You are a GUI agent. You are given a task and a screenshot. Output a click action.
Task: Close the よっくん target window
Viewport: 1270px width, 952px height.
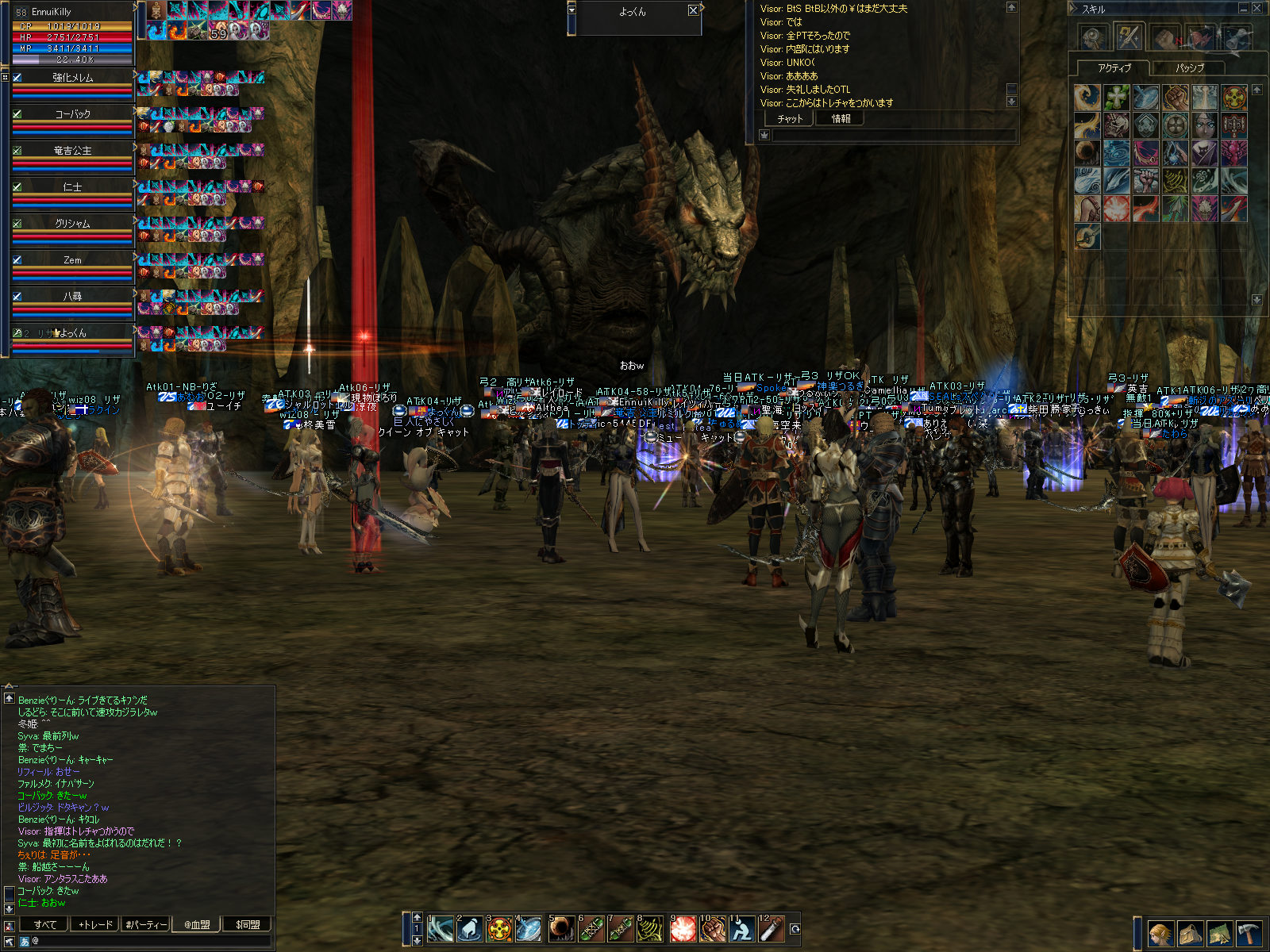693,10
